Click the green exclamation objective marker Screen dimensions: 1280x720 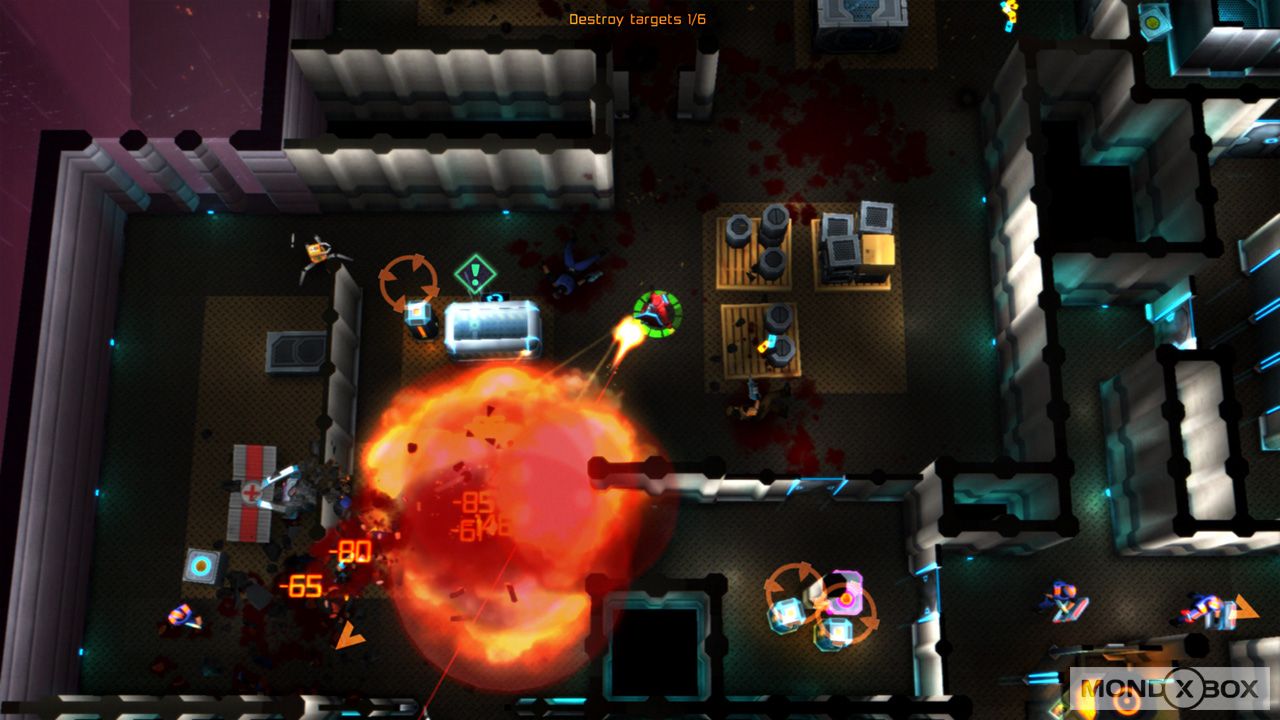475,274
